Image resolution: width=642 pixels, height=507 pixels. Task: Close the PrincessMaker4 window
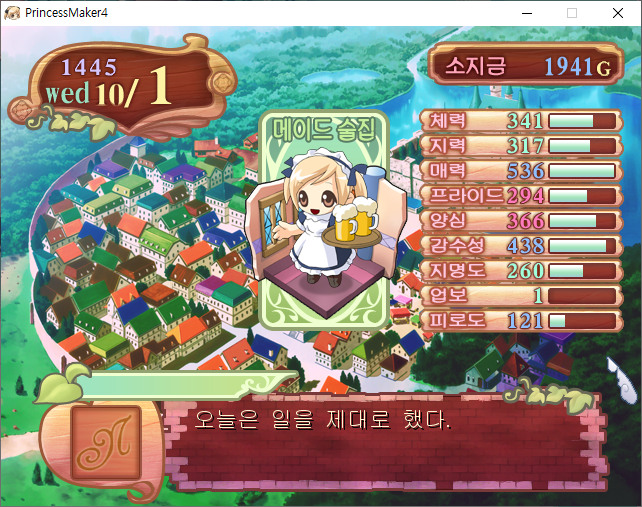tap(618, 13)
